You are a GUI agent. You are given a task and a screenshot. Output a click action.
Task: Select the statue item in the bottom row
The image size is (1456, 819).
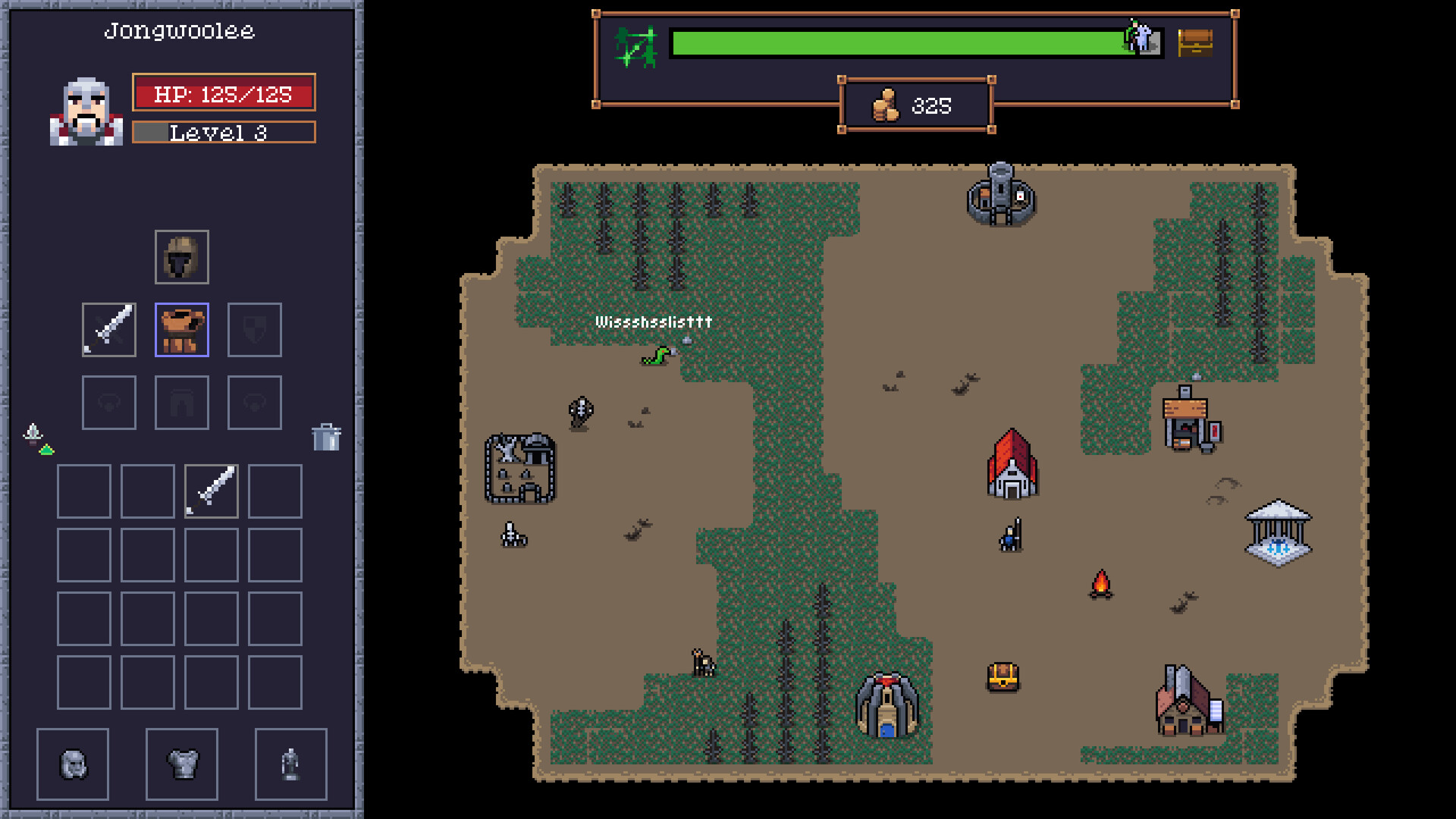click(290, 763)
